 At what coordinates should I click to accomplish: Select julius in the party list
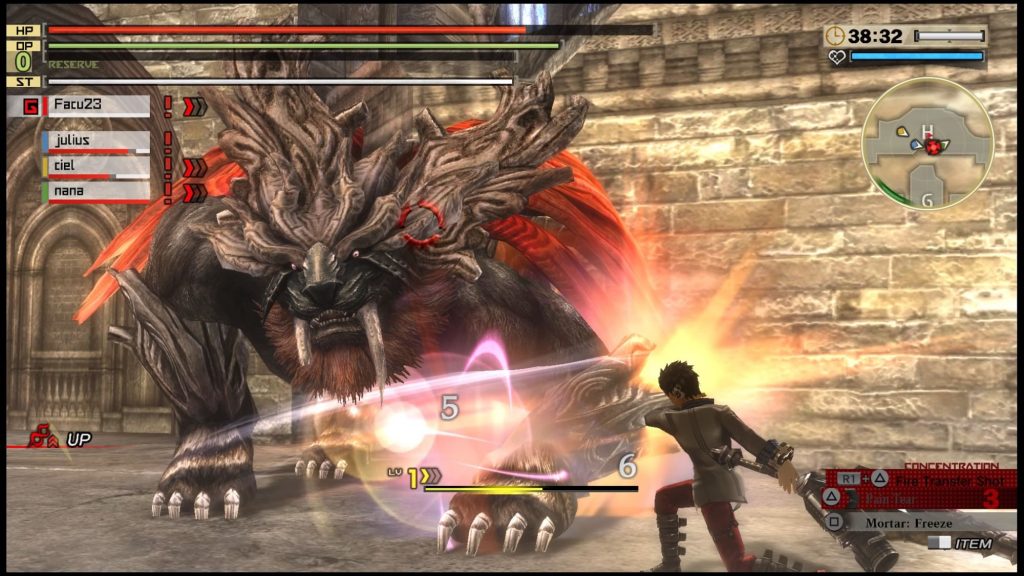pyautogui.click(x=95, y=141)
